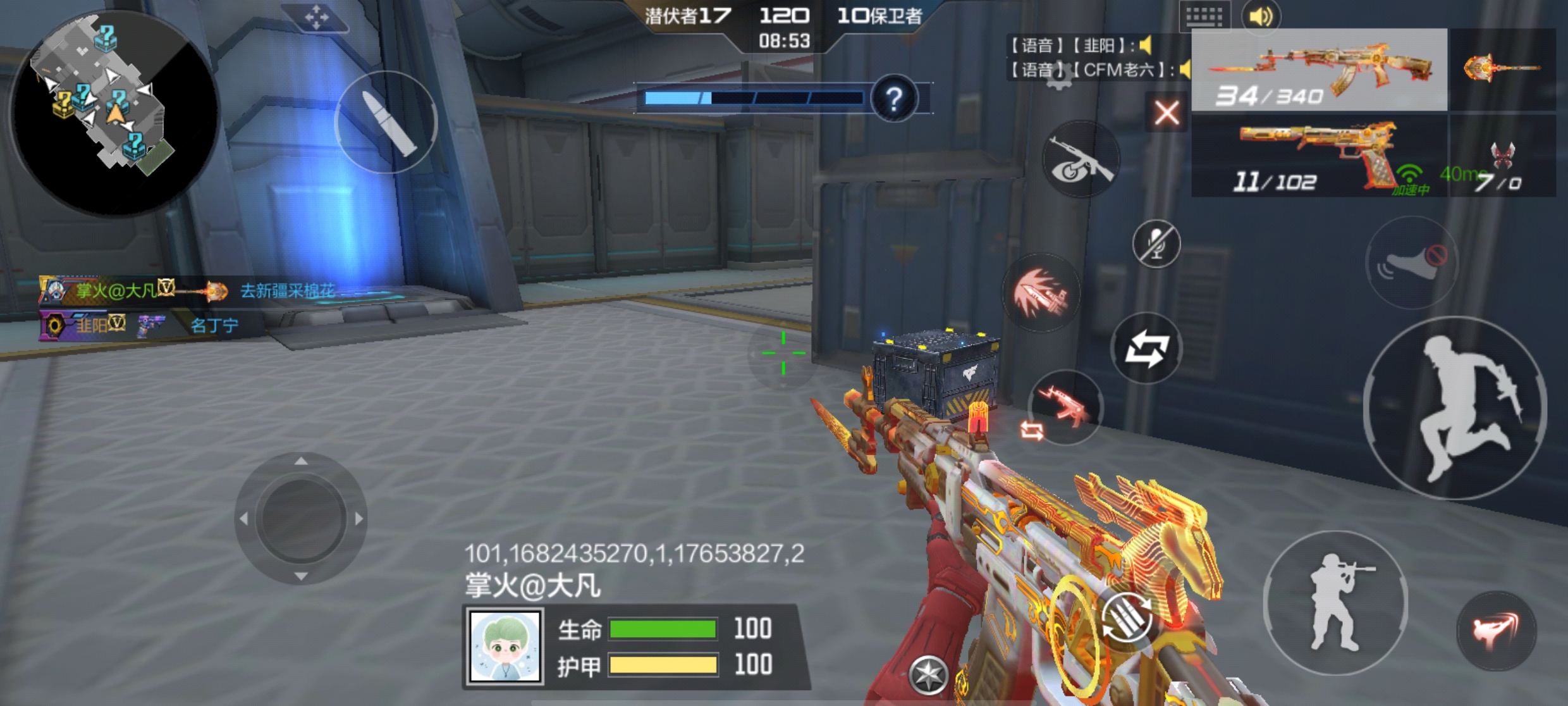Tap the rifle with eye view button
The image size is (1568, 706).
(1081, 159)
